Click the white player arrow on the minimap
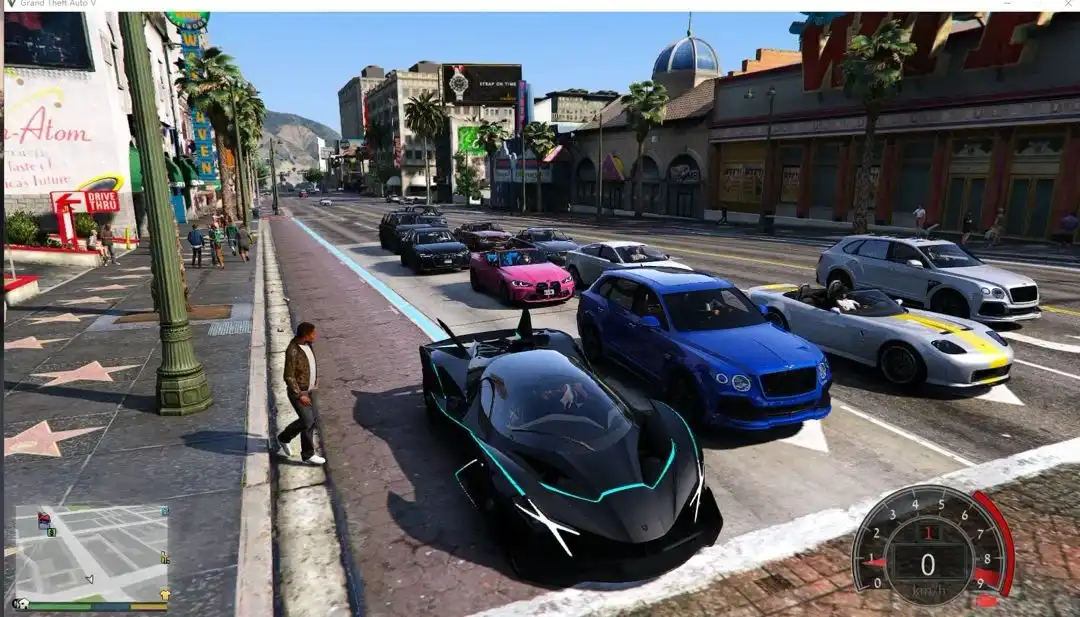Image resolution: width=1080 pixels, height=617 pixels. click(90, 579)
